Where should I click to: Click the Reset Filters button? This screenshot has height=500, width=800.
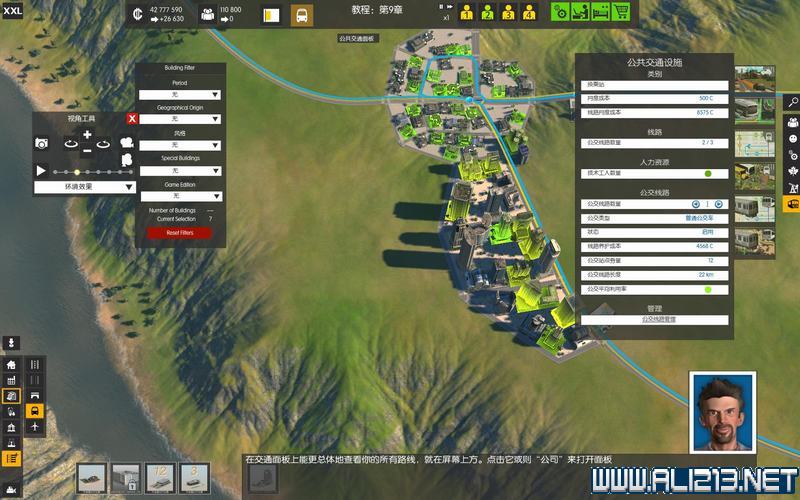click(180, 233)
